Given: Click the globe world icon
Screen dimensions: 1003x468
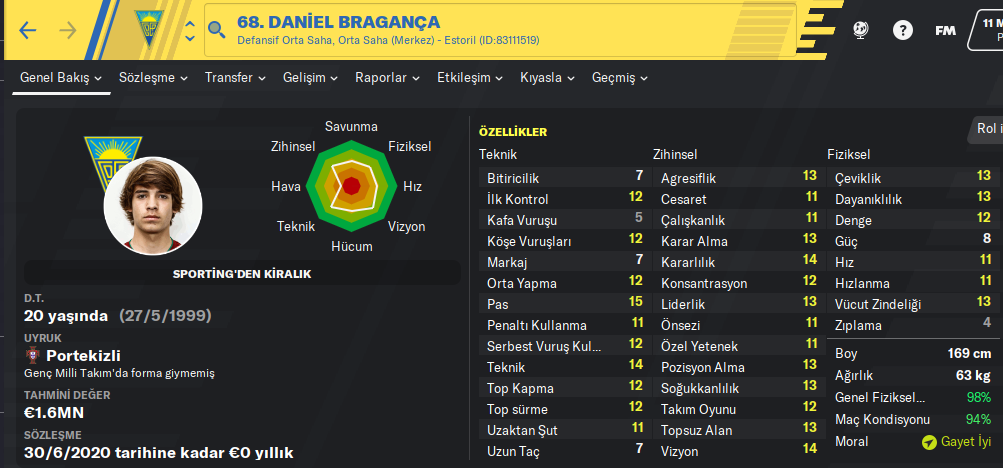Looking at the screenshot, I should coord(861,30).
